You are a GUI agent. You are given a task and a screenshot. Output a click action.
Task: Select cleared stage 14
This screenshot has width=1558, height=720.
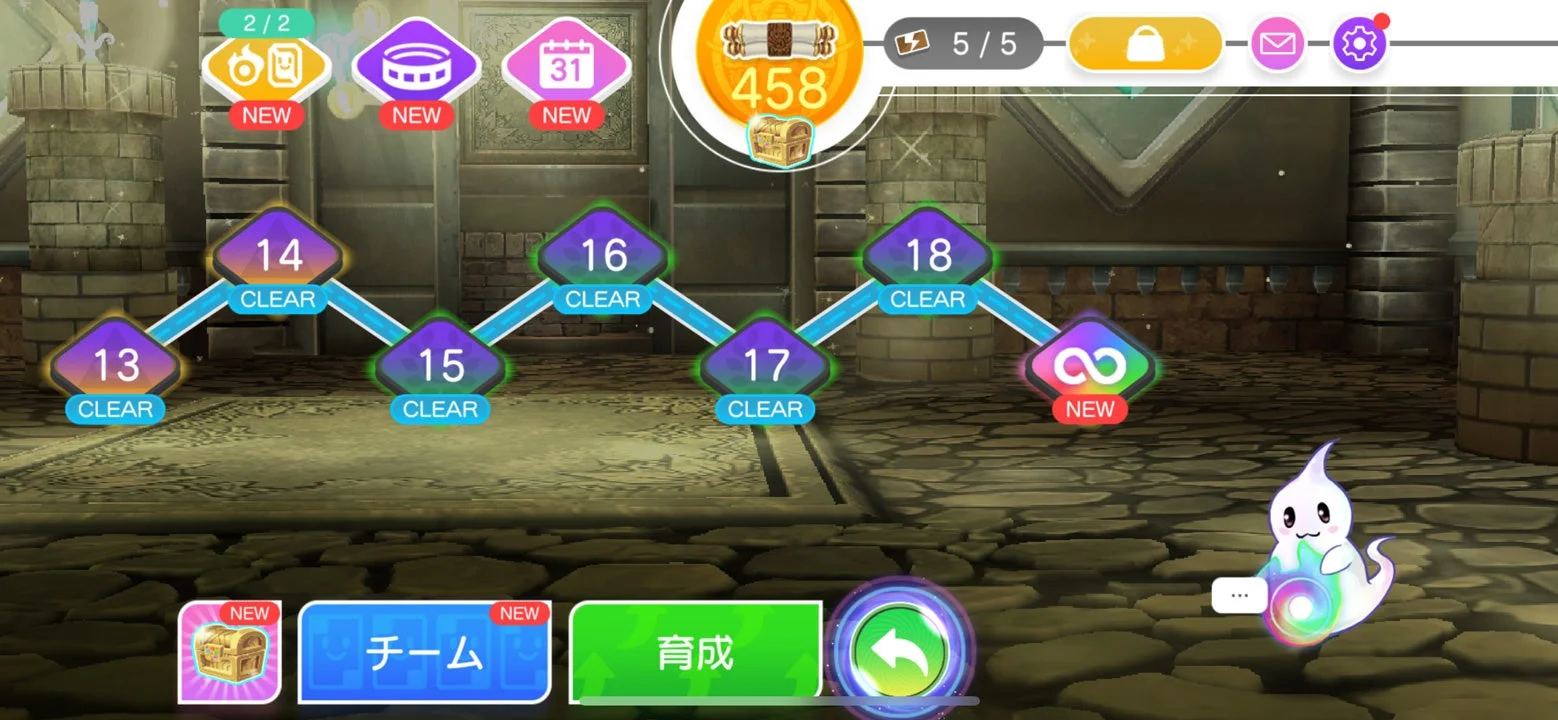pos(276,255)
